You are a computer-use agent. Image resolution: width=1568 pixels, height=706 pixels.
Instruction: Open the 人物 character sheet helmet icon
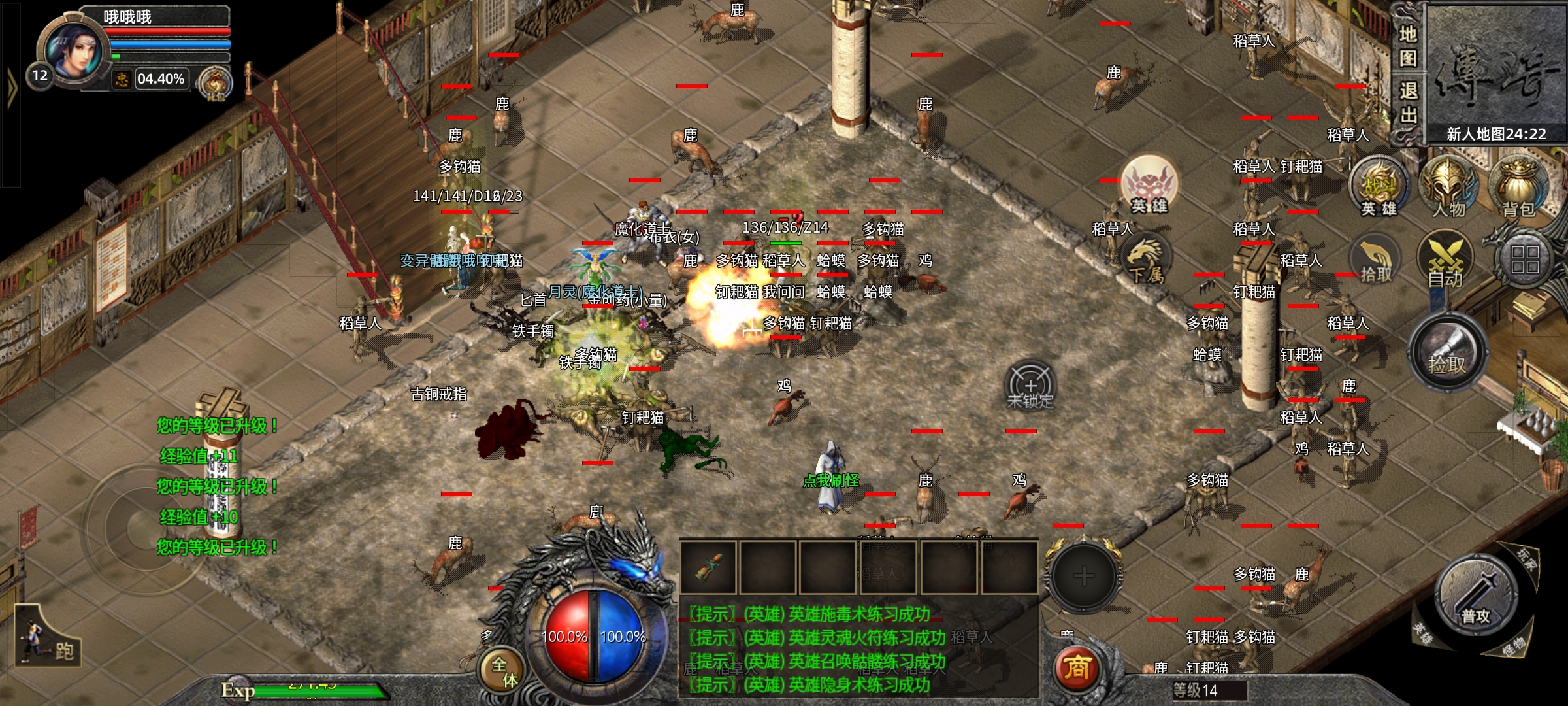(x=1448, y=188)
